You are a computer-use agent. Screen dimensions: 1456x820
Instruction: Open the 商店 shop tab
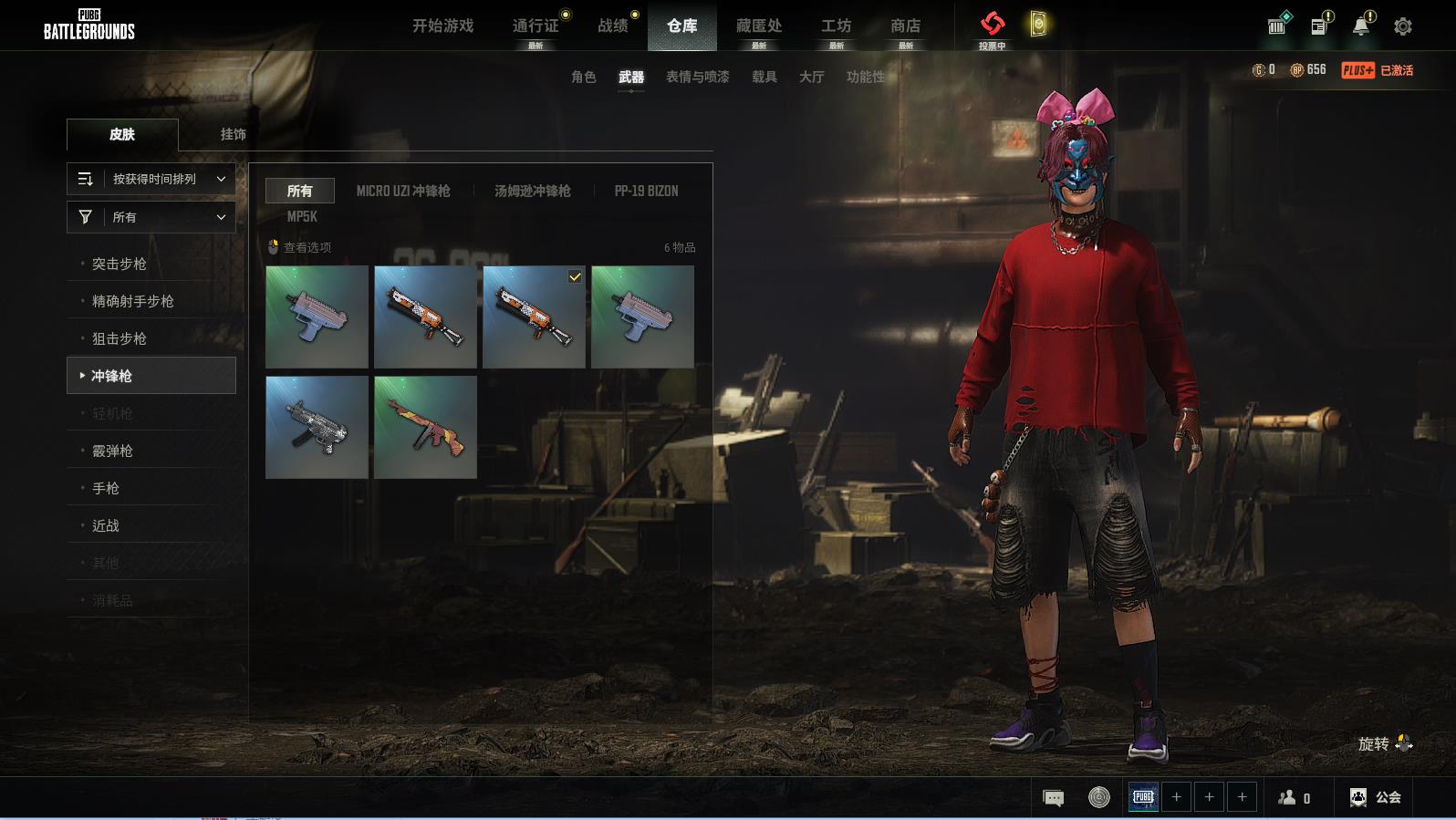905,26
